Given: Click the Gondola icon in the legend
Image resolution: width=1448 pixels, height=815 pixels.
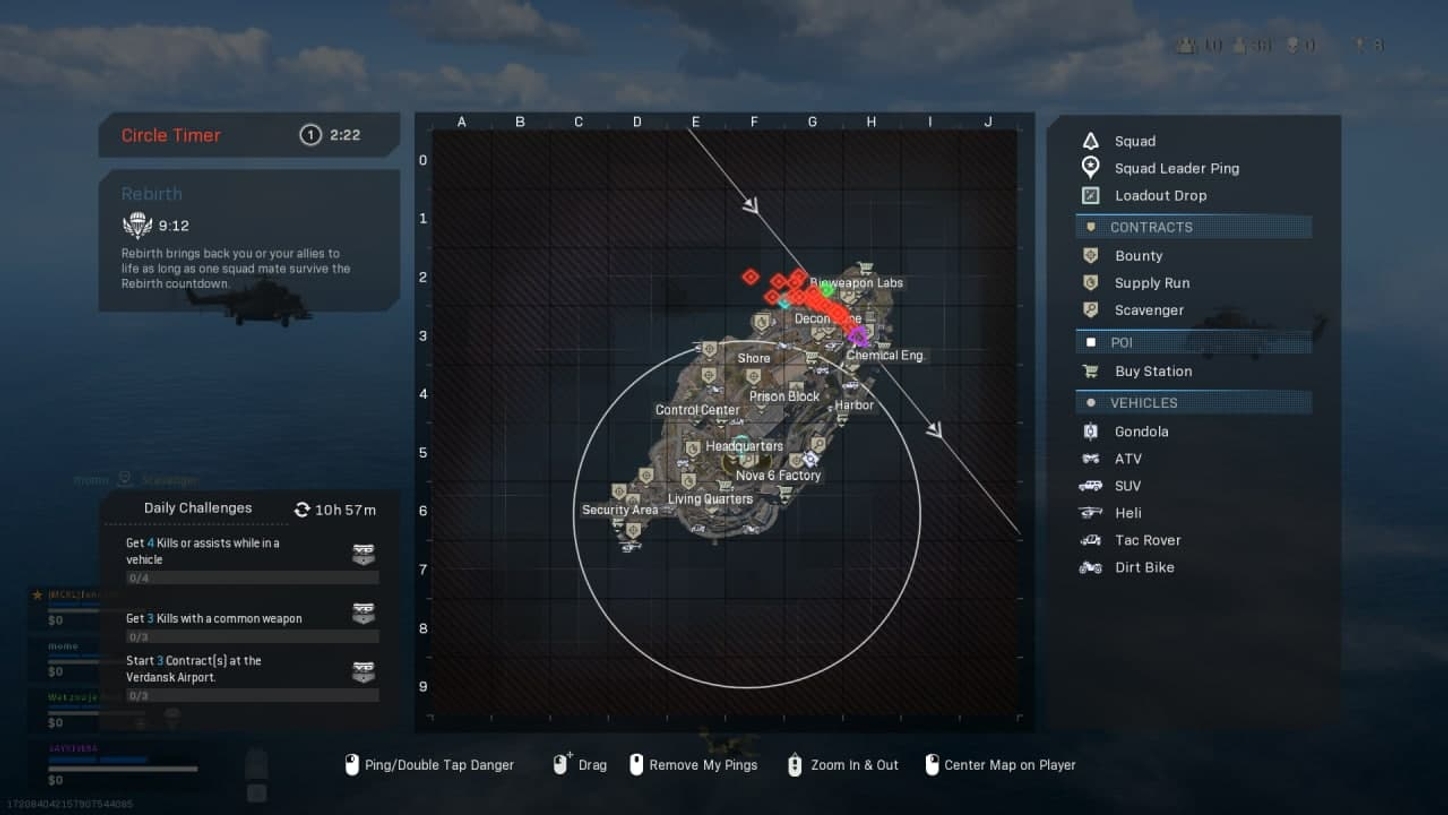Looking at the screenshot, I should 1089,431.
